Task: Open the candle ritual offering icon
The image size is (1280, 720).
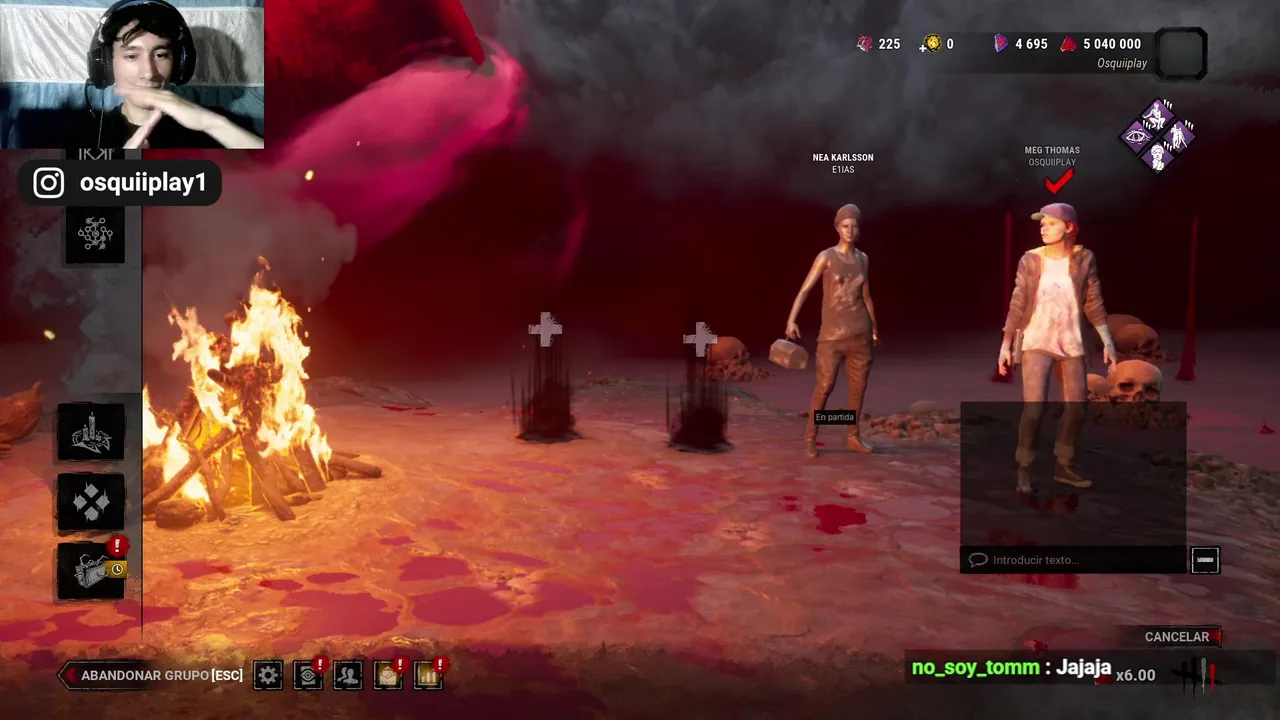Action: coord(91,432)
